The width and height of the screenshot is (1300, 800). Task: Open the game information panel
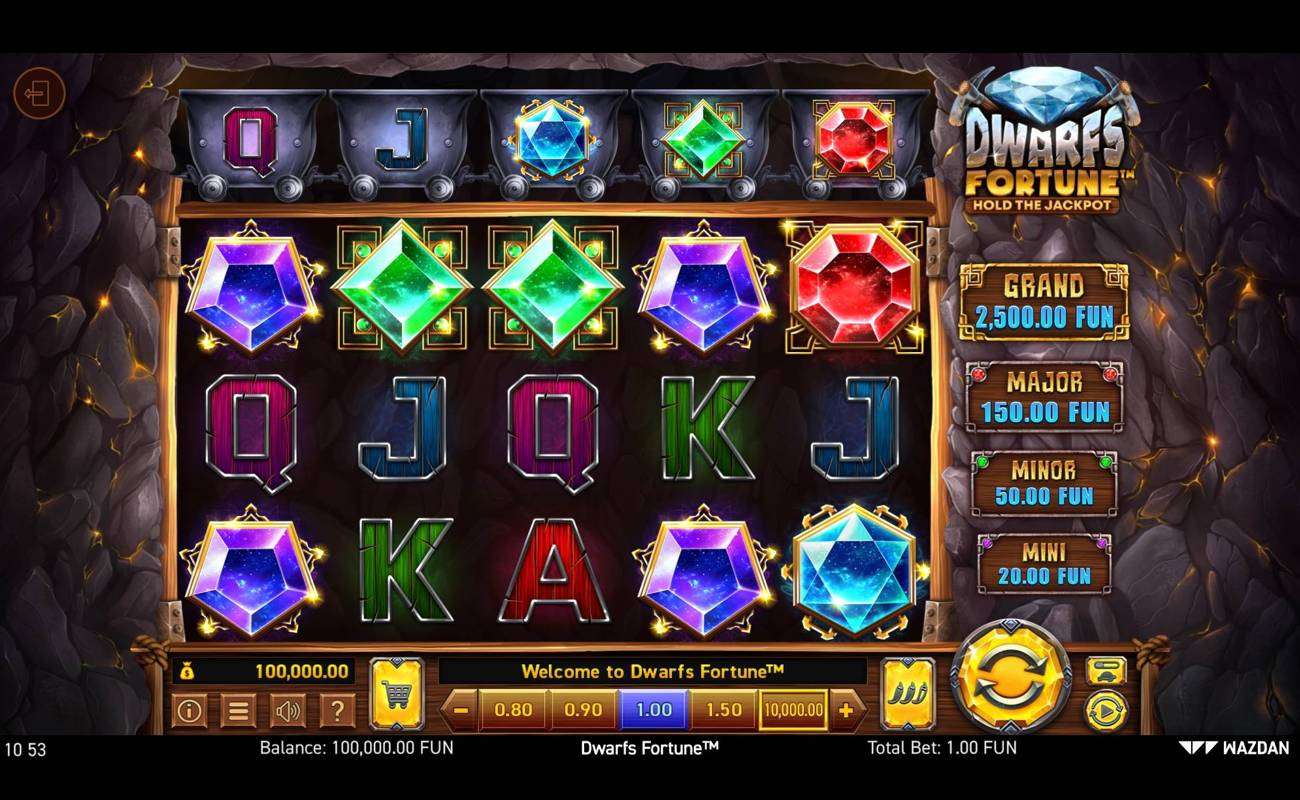pos(188,709)
